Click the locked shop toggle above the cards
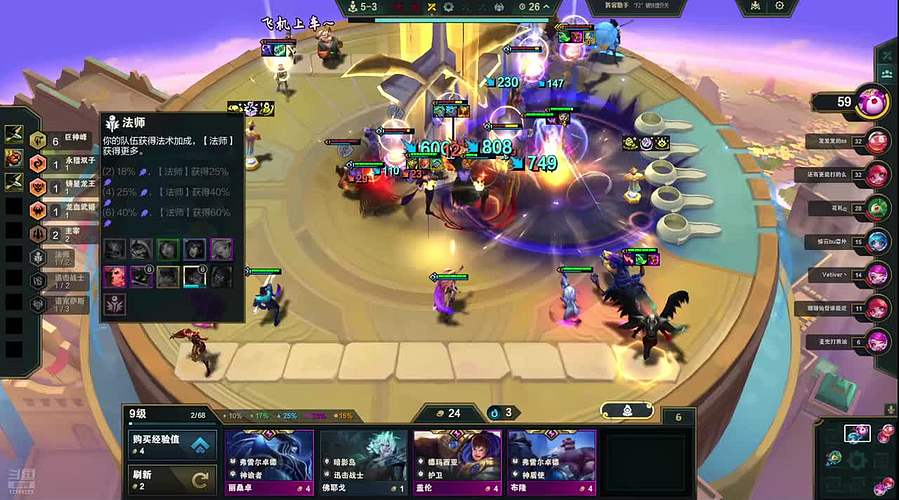The height and width of the screenshot is (500, 899). click(627, 410)
